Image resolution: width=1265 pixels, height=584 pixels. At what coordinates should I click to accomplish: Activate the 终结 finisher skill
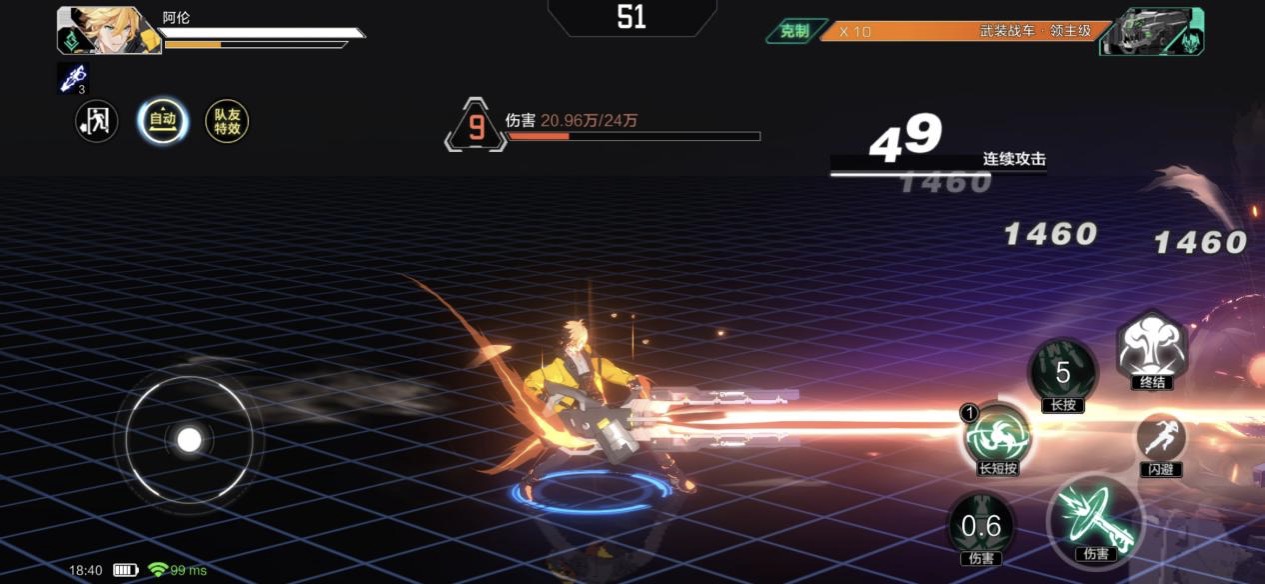(x=1152, y=347)
